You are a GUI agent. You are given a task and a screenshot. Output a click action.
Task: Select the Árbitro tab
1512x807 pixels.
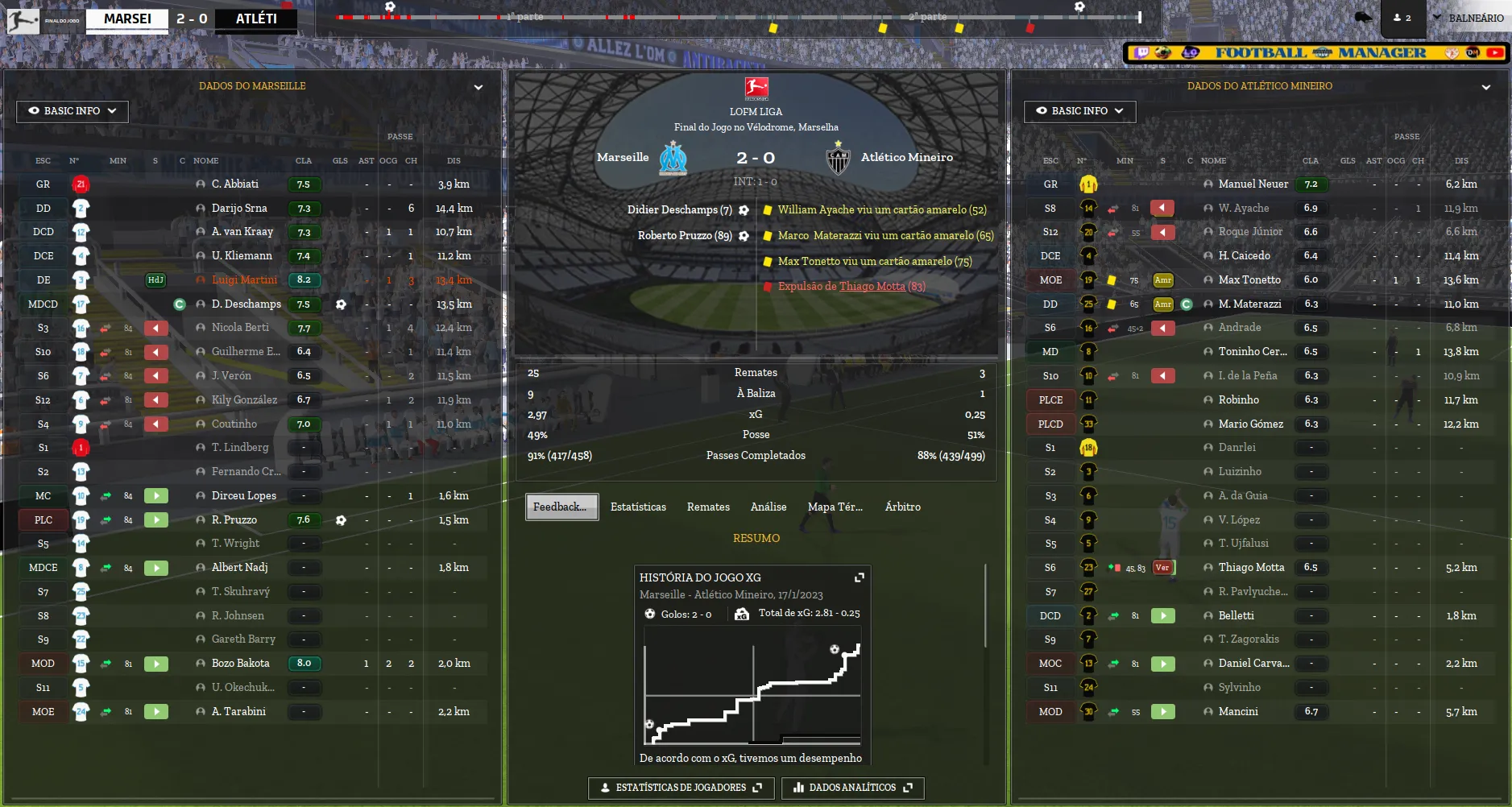pyautogui.click(x=902, y=507)
